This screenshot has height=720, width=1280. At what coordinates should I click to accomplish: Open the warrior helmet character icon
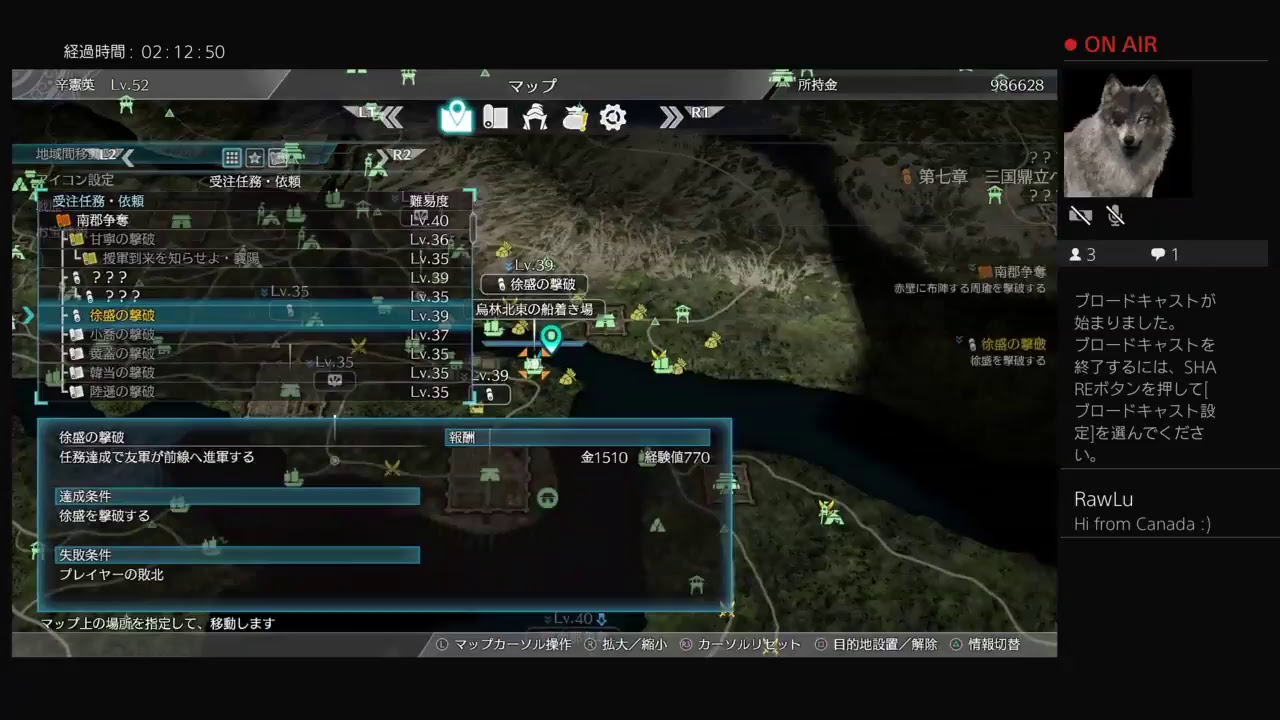point(535,117)
